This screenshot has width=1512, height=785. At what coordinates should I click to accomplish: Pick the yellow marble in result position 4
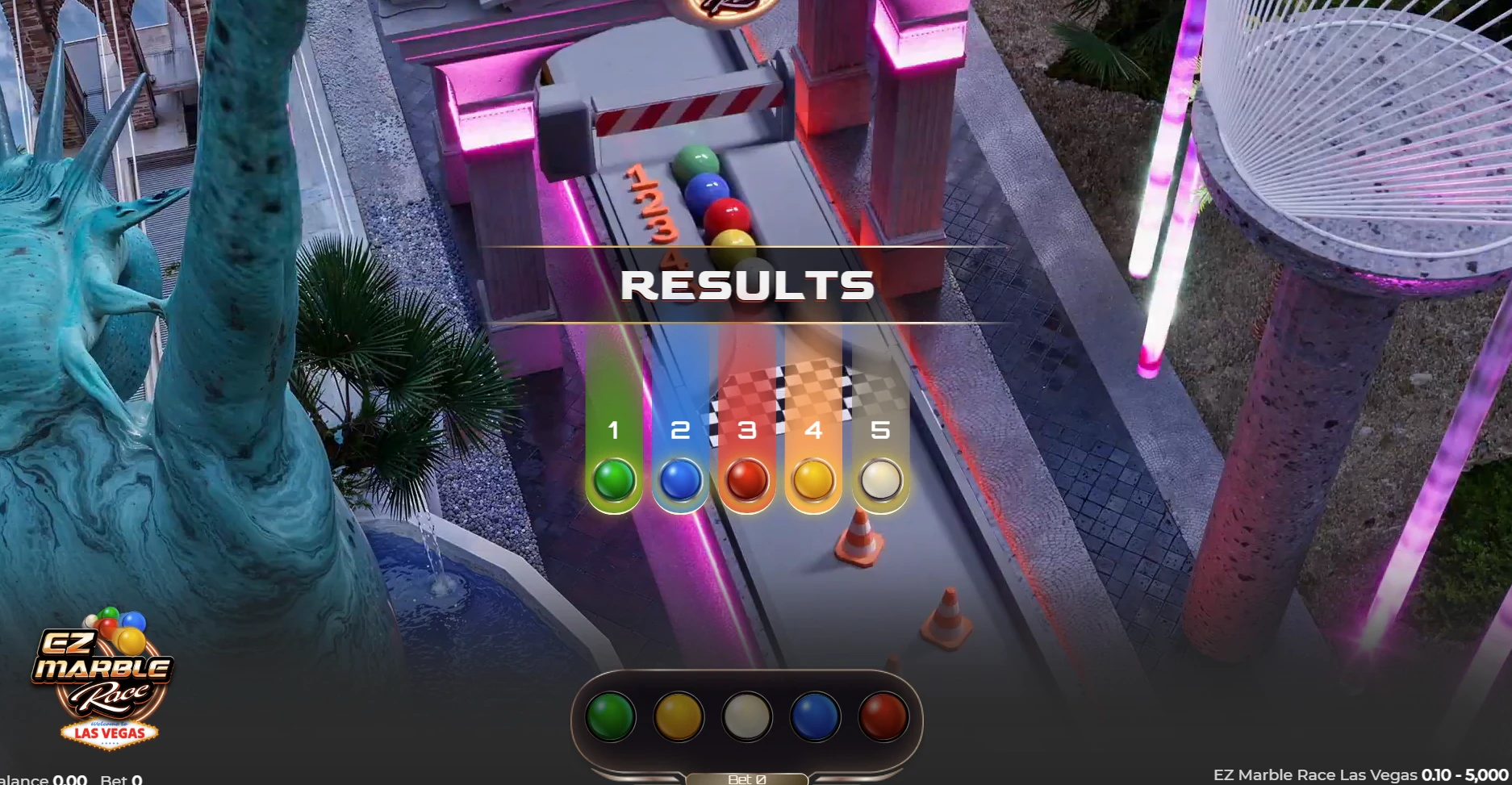(x=813, y=482)
